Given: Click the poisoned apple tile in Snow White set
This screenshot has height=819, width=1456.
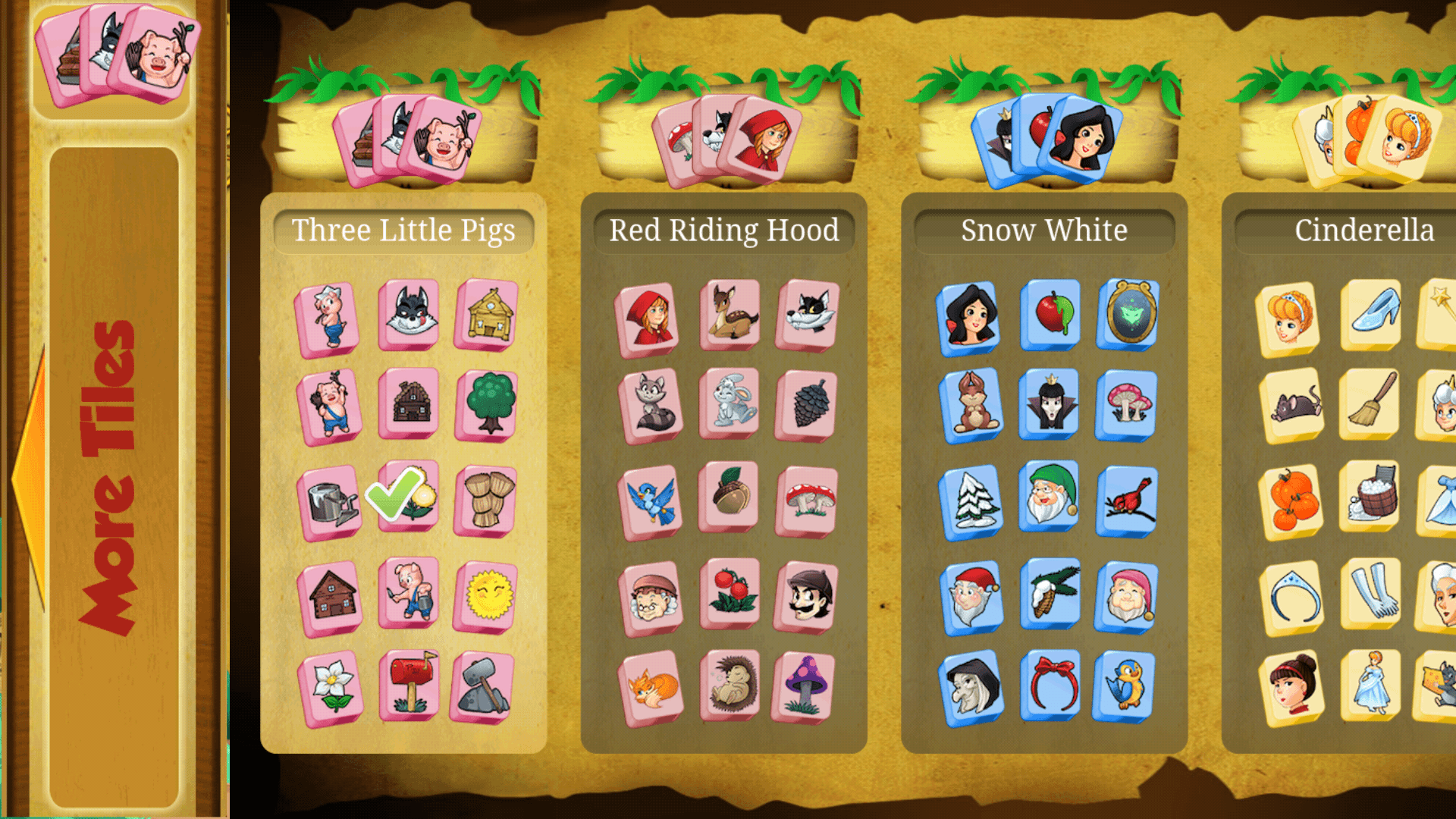Looking at the screenshot, I should click(x=1050, y=317).
